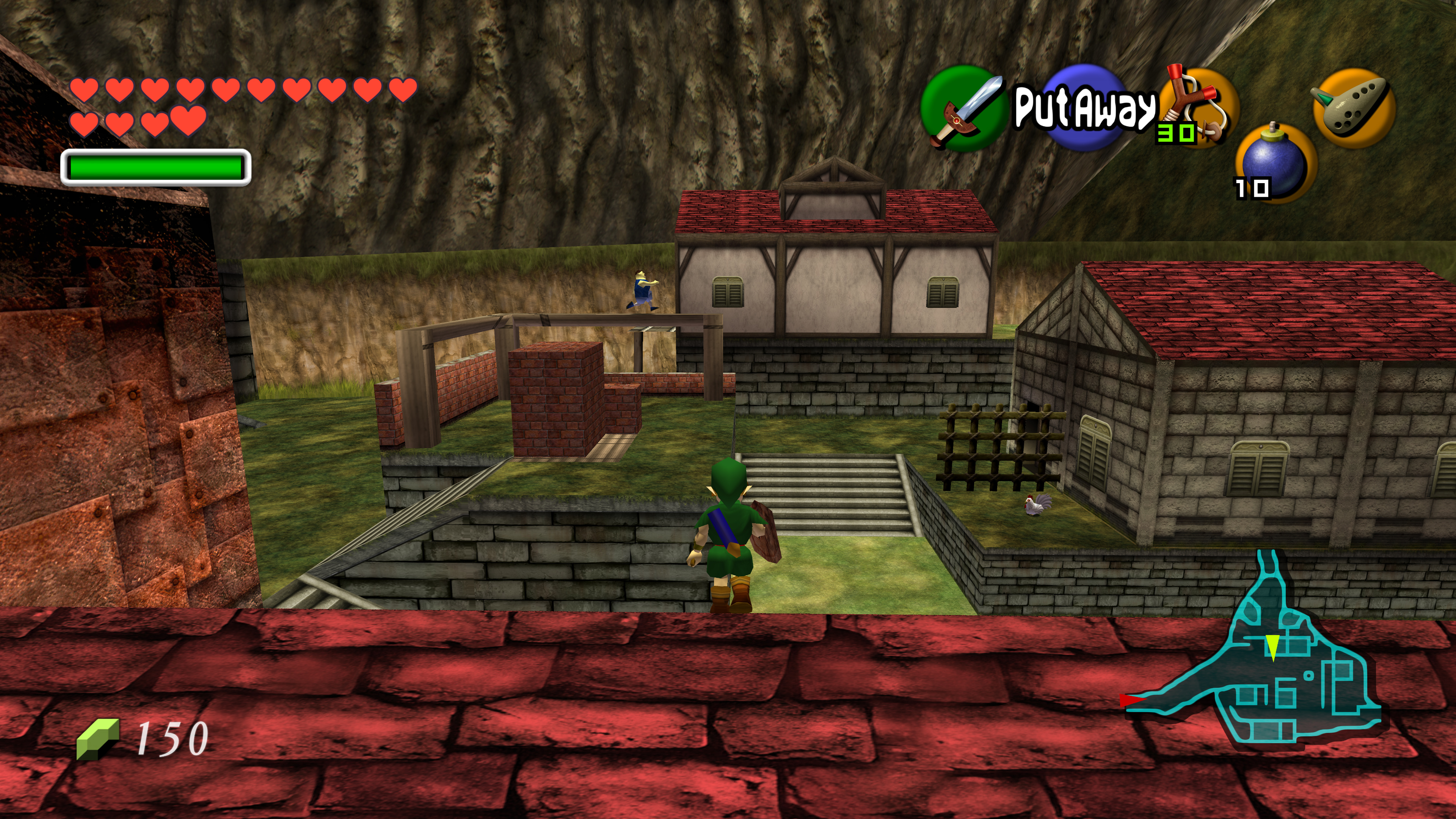The height and width of the screenshot is (819, 1456).
Task: Select the Kokiri Sword B-button icon
Action: pyautogui.click(x=963, y=109)
